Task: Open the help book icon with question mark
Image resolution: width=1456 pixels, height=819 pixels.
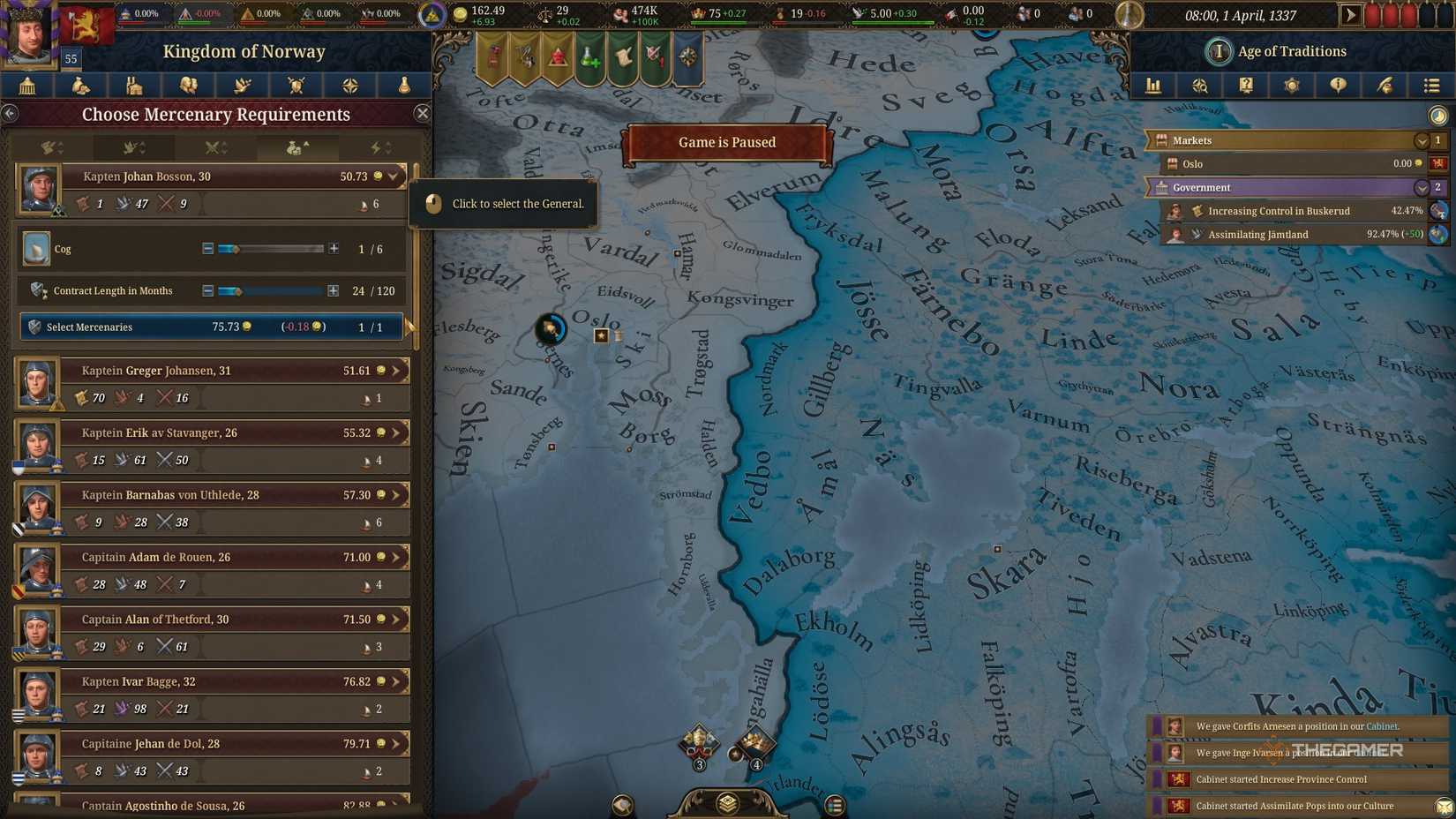Action: 1245,86
